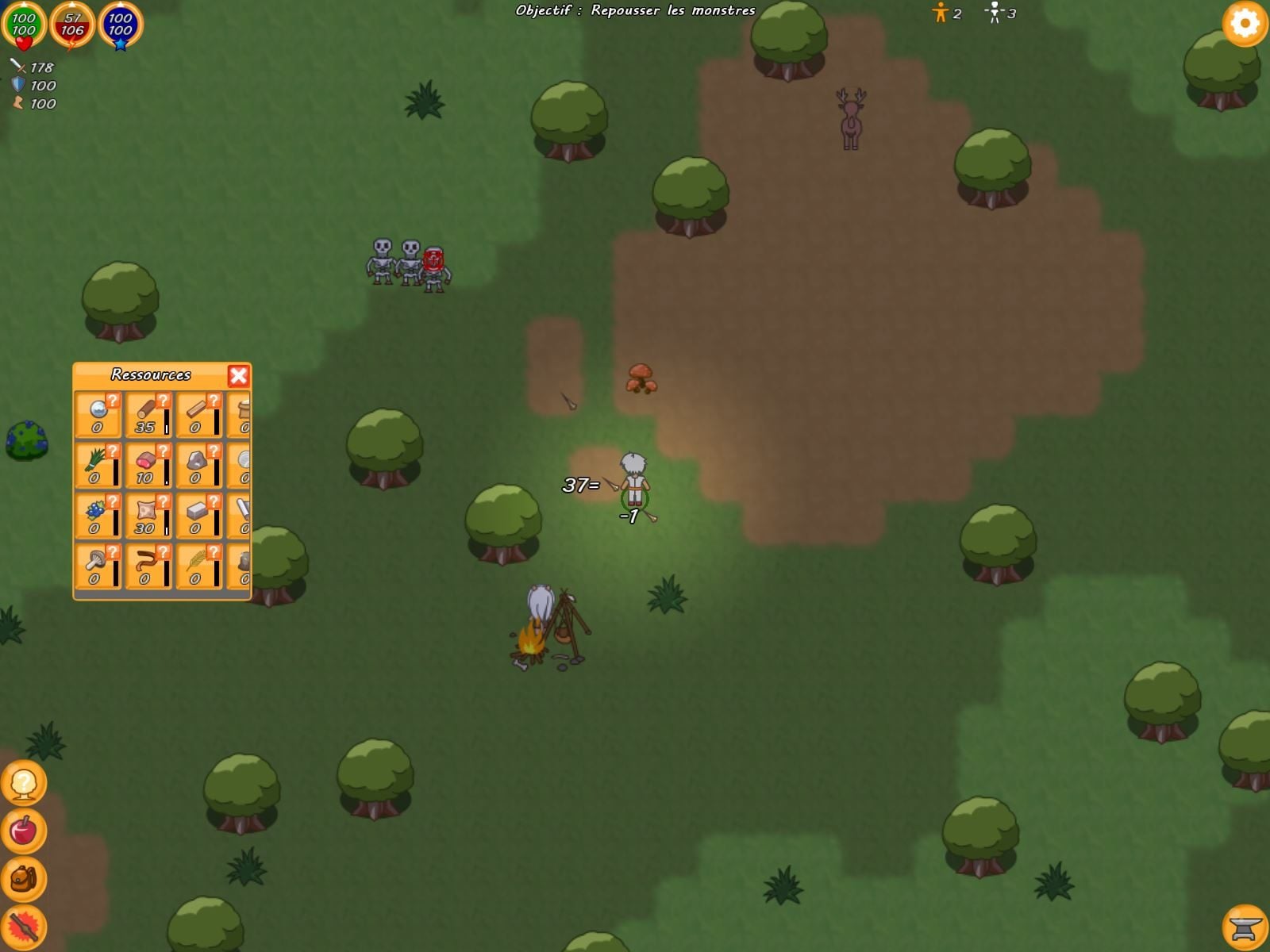Viewport: 1270px width, 952px height.
Task: Select the raw meat resource slot
Action: (x=148, y=466)
